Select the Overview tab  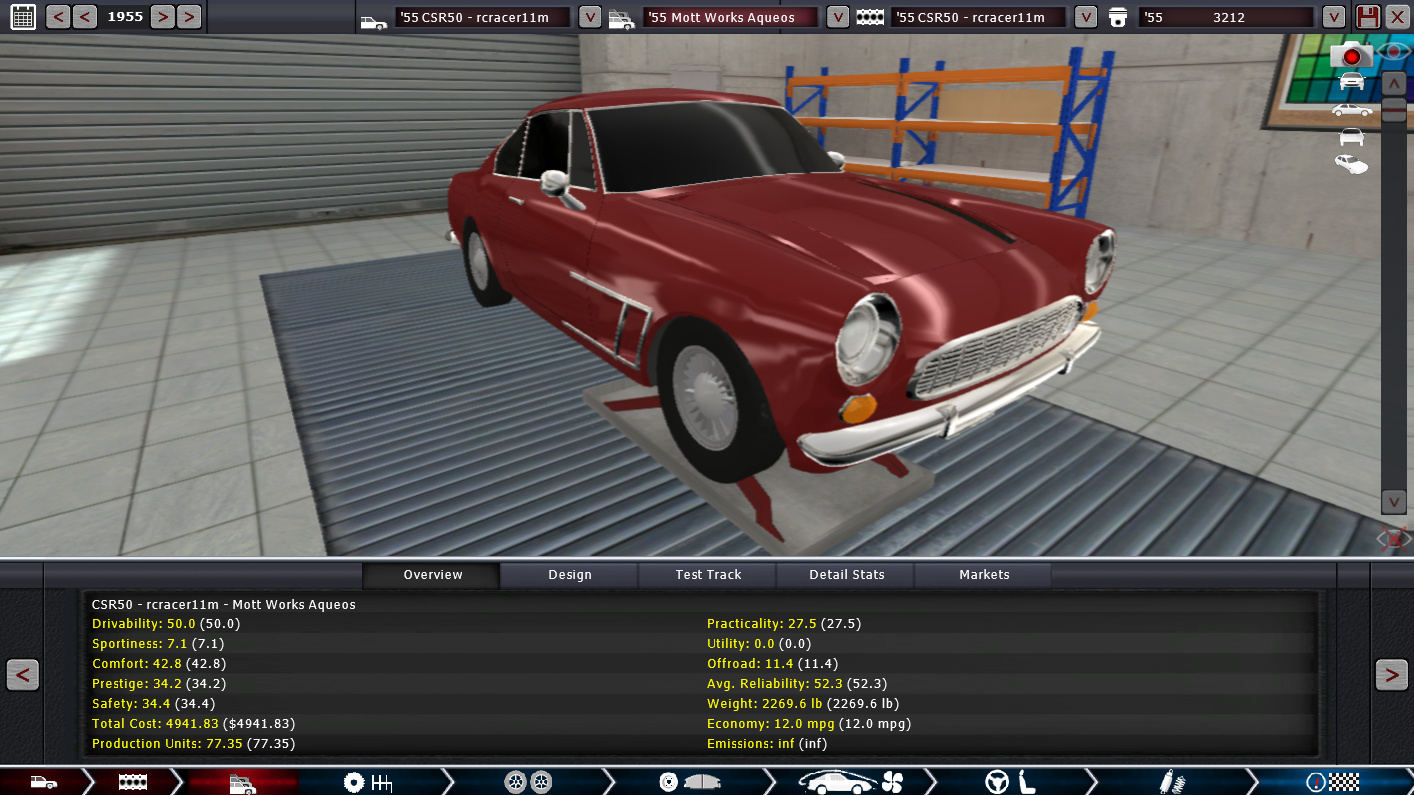tap(432, 575)
